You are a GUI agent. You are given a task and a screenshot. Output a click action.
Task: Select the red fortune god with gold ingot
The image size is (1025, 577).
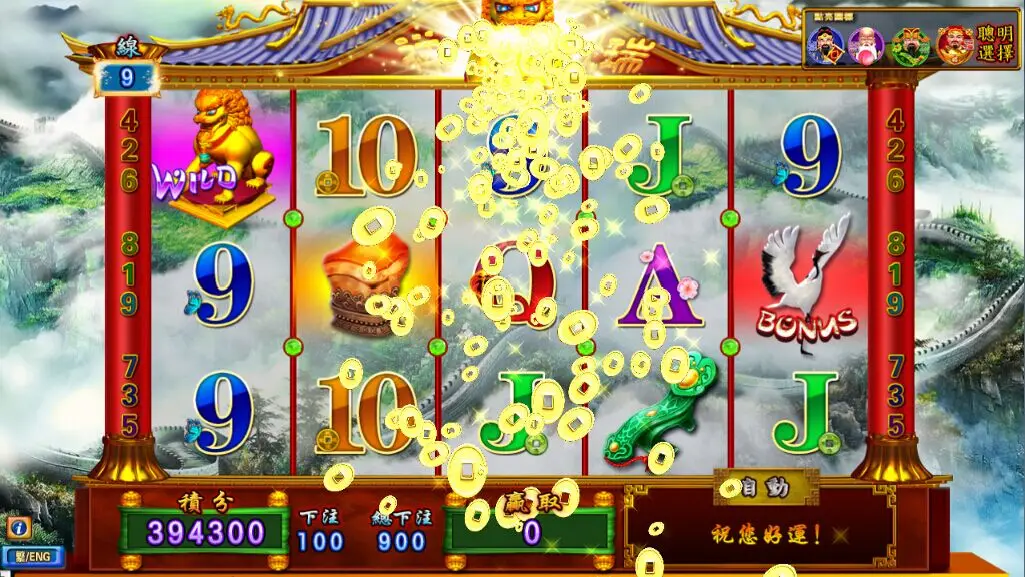coord(954,45)
